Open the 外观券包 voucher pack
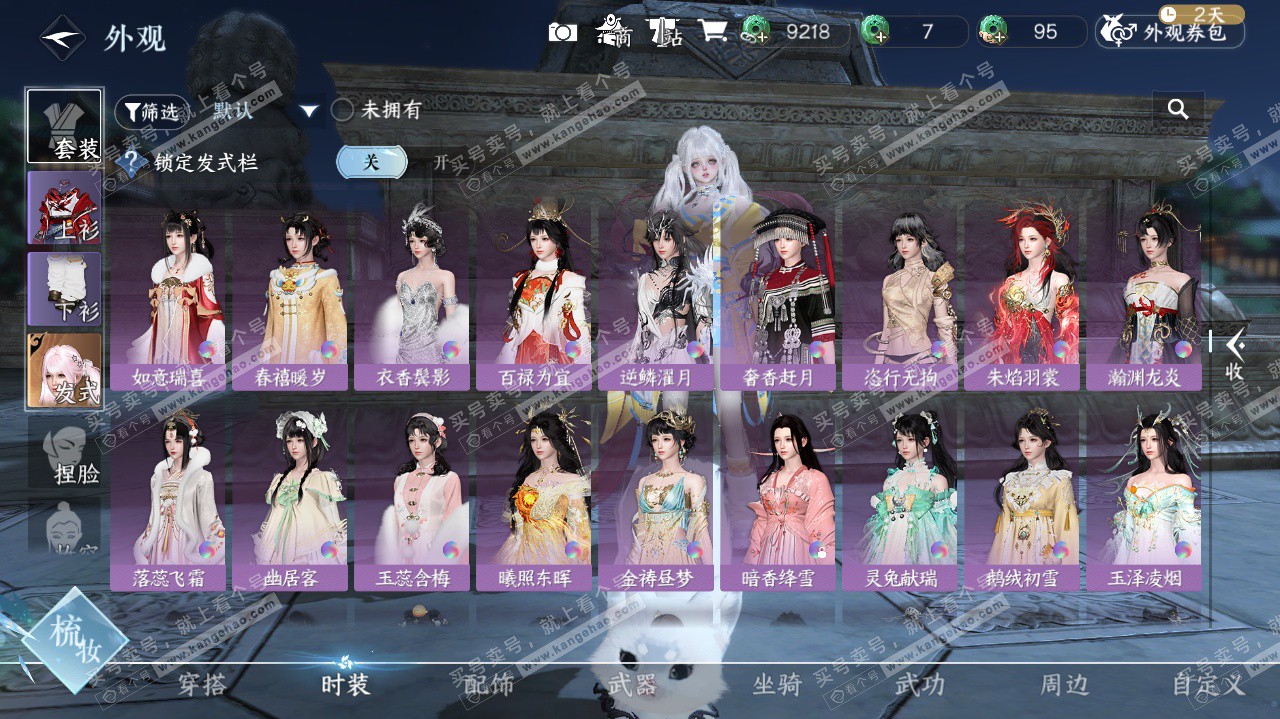The height and width of the screenshot is (719, 1280). [x=1171, y=32]
